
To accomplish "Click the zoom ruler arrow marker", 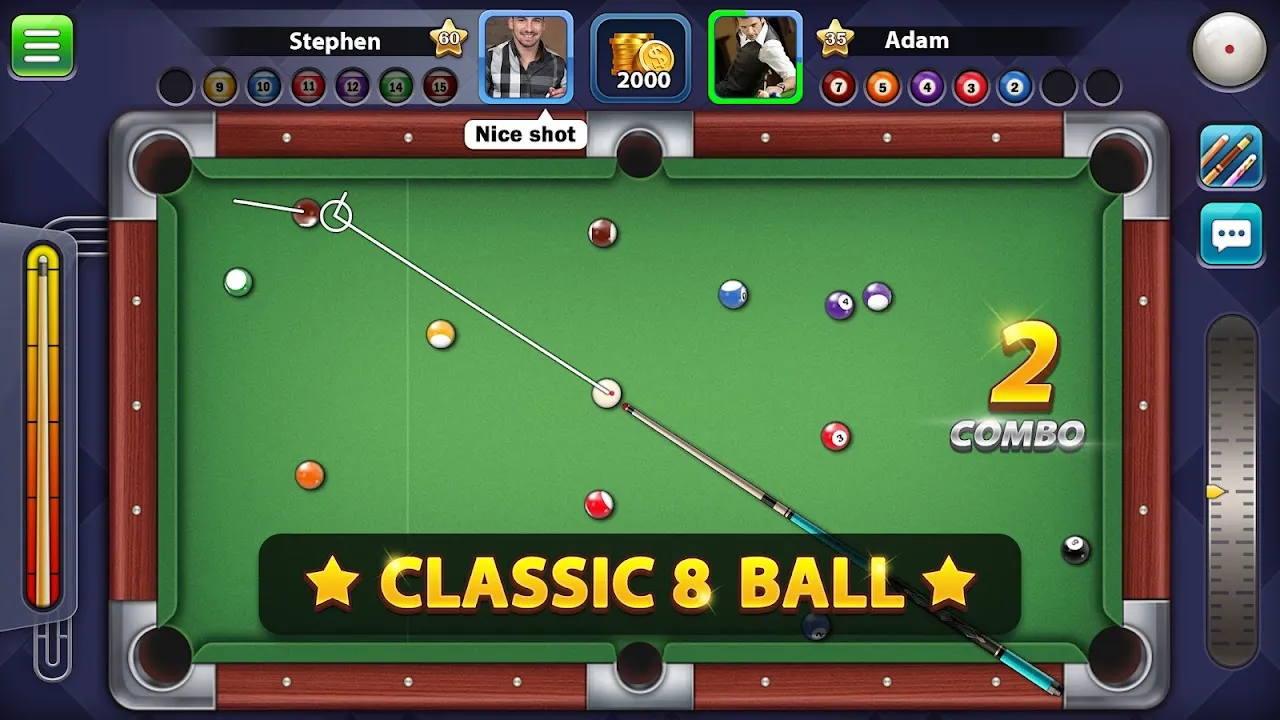I will tap(1212, 492).
